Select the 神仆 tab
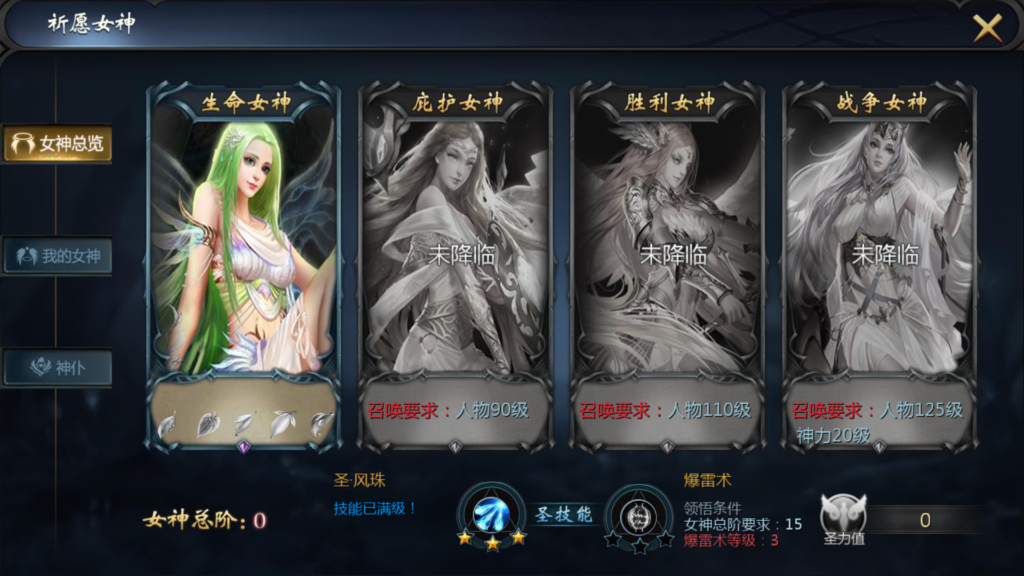 click(x=58, y=368)
